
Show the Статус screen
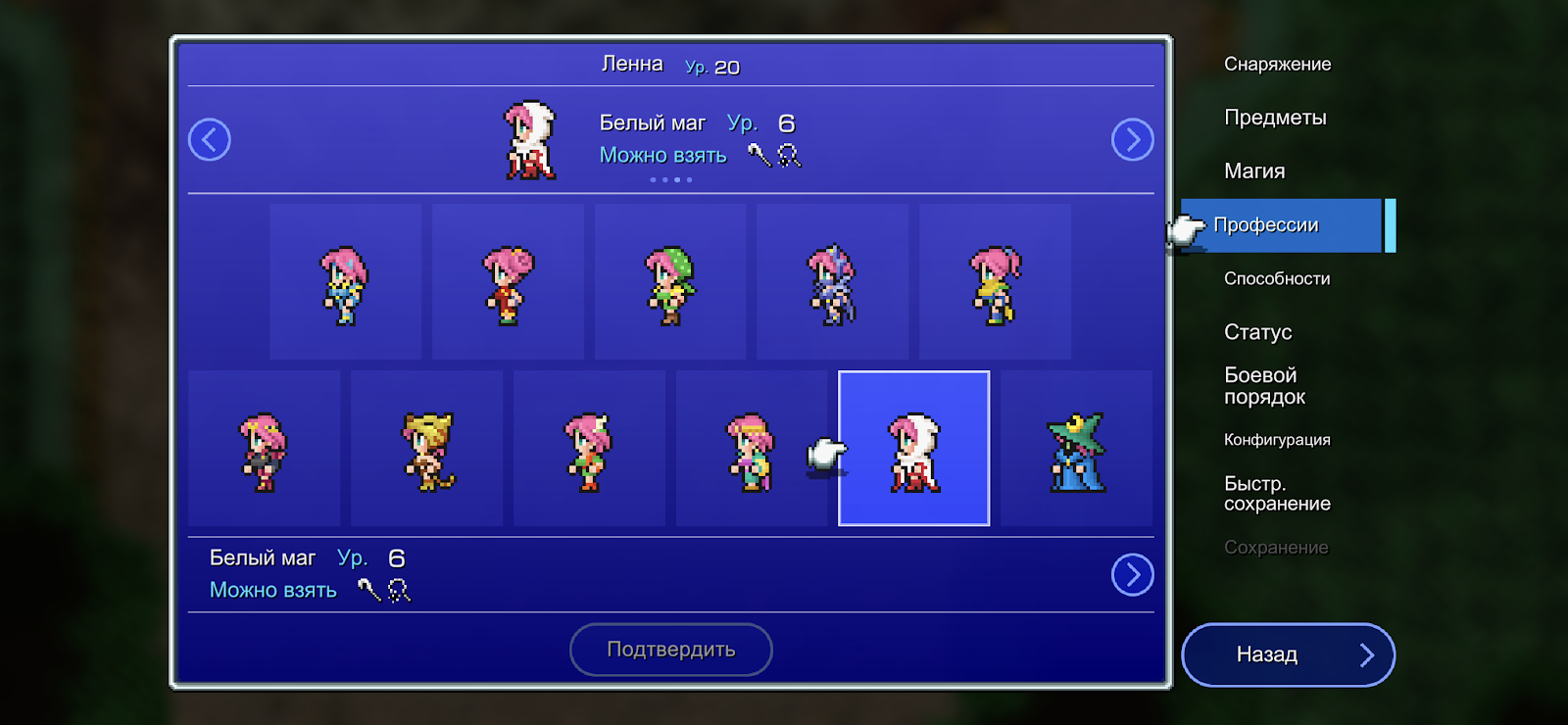pos(1257,332)
